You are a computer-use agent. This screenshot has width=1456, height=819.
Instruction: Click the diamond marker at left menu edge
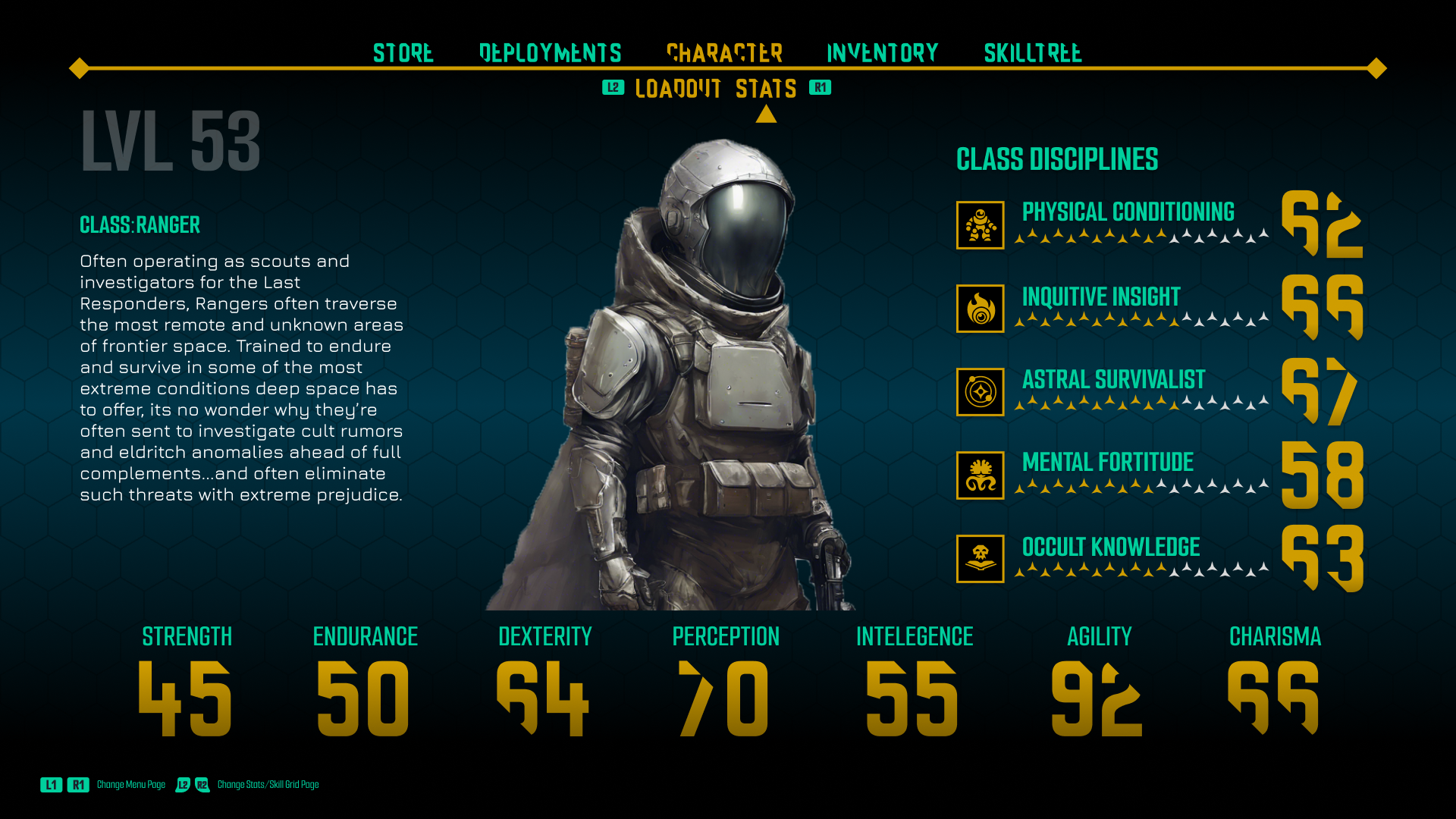pos(78,67)
